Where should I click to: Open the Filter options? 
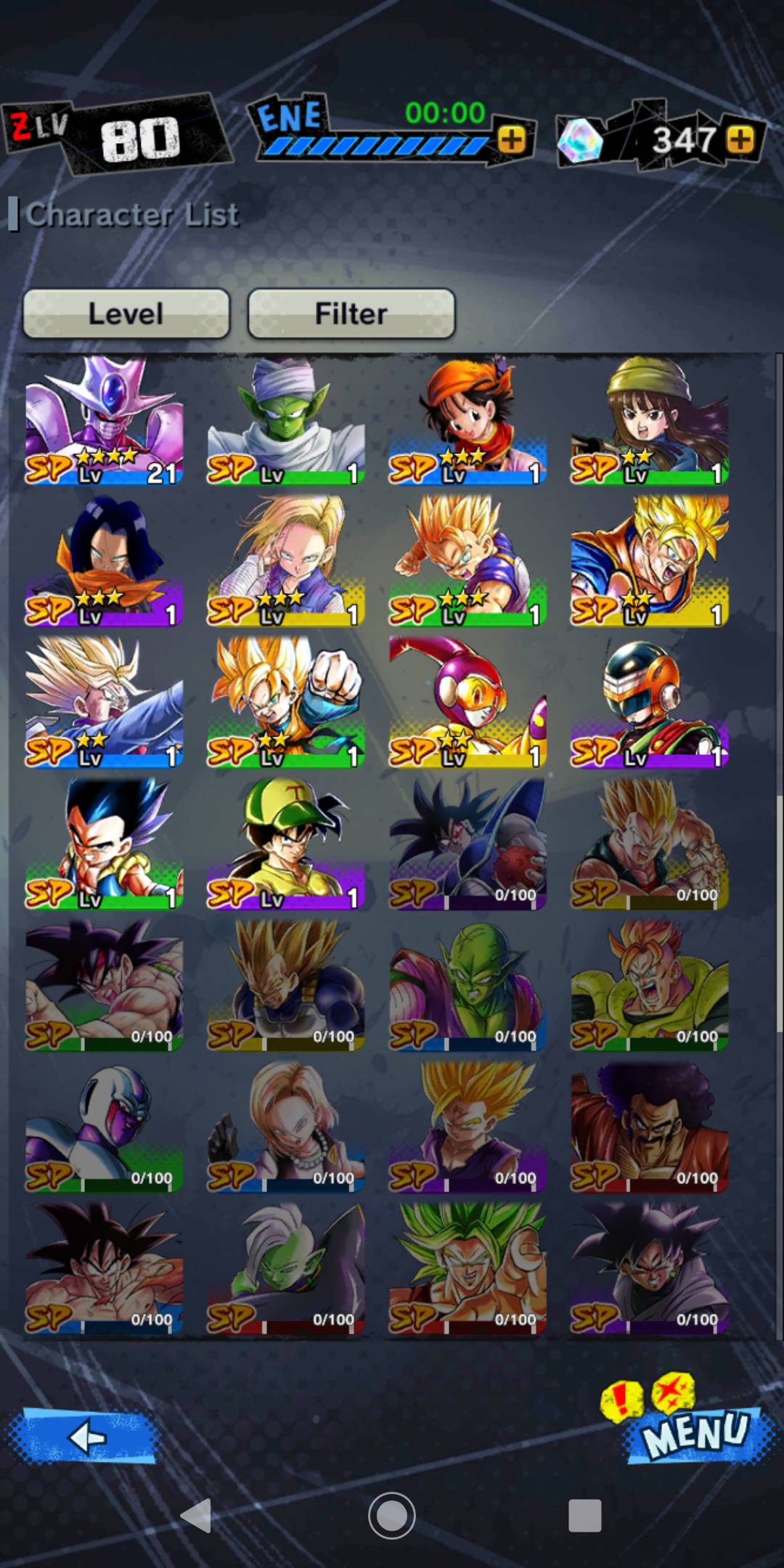pyautogui.click(x=351, y=314)
